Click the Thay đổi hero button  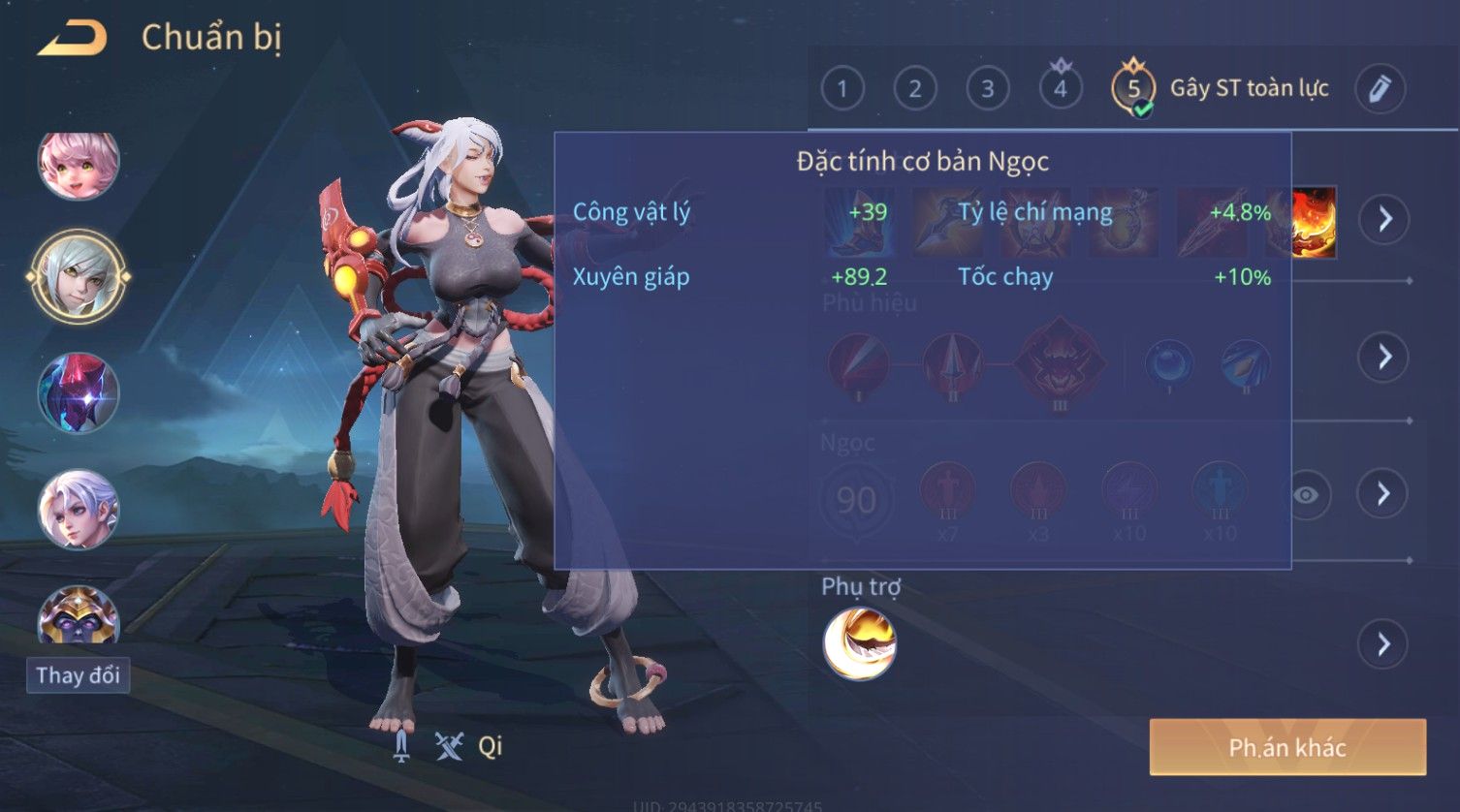[x=78, y=675]
